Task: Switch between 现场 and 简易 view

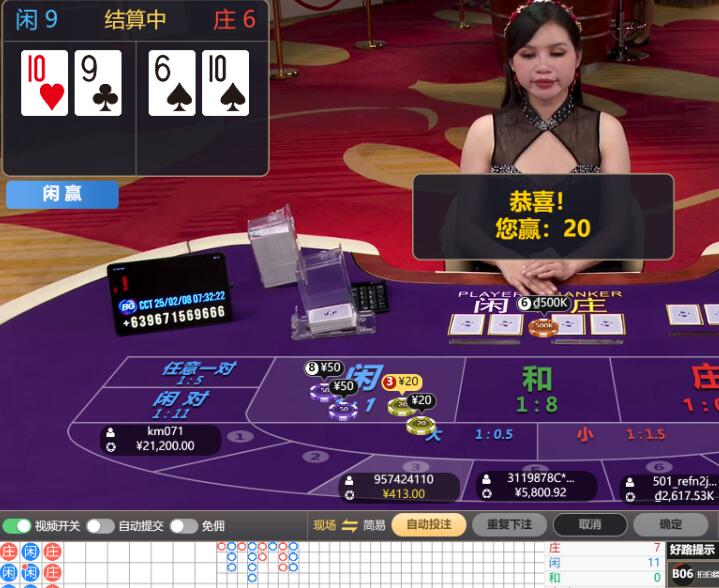Action: pyautogui.click(x=349, y=525)
